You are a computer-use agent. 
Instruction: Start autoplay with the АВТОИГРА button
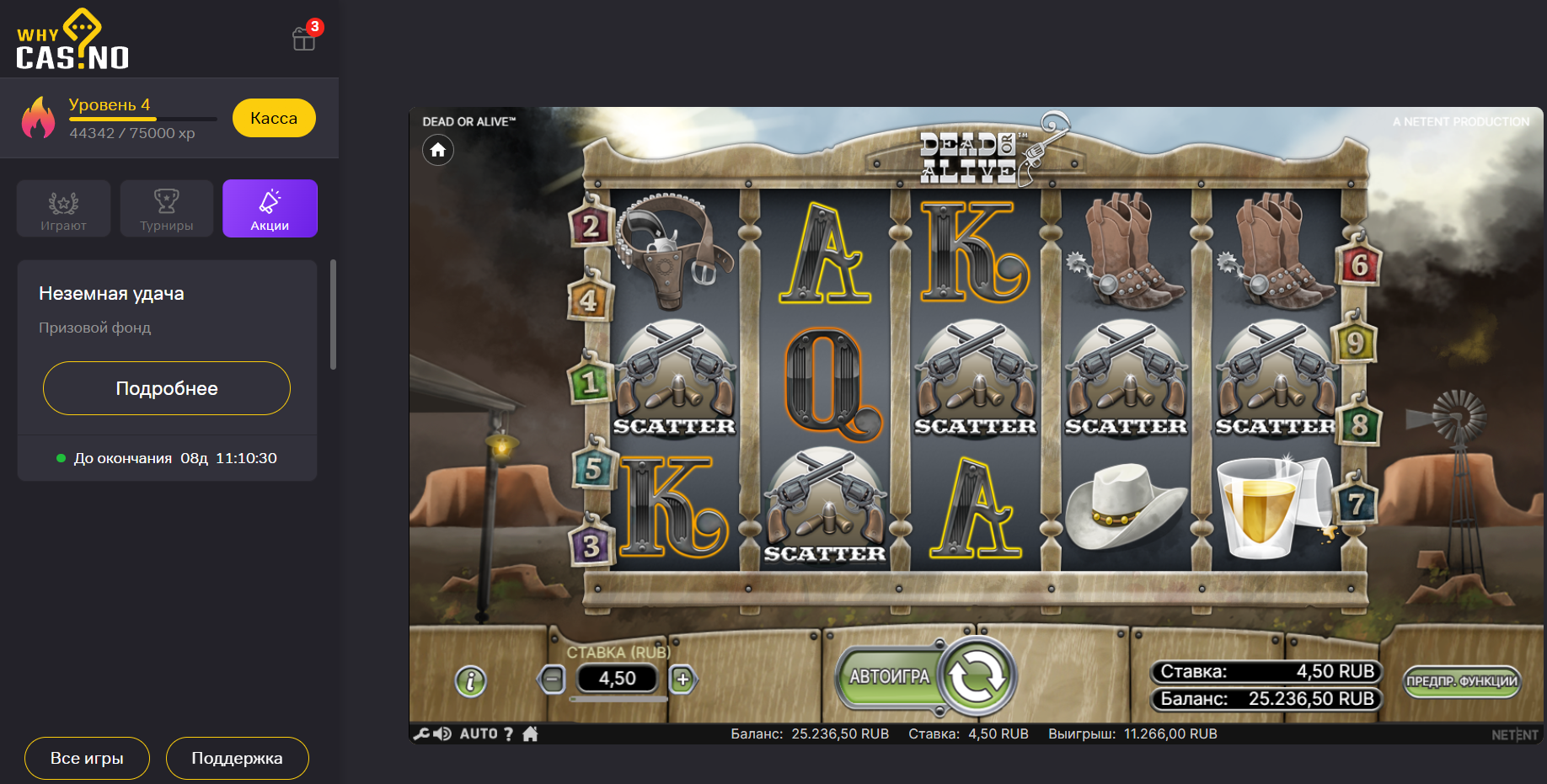(x=889, y=677)
